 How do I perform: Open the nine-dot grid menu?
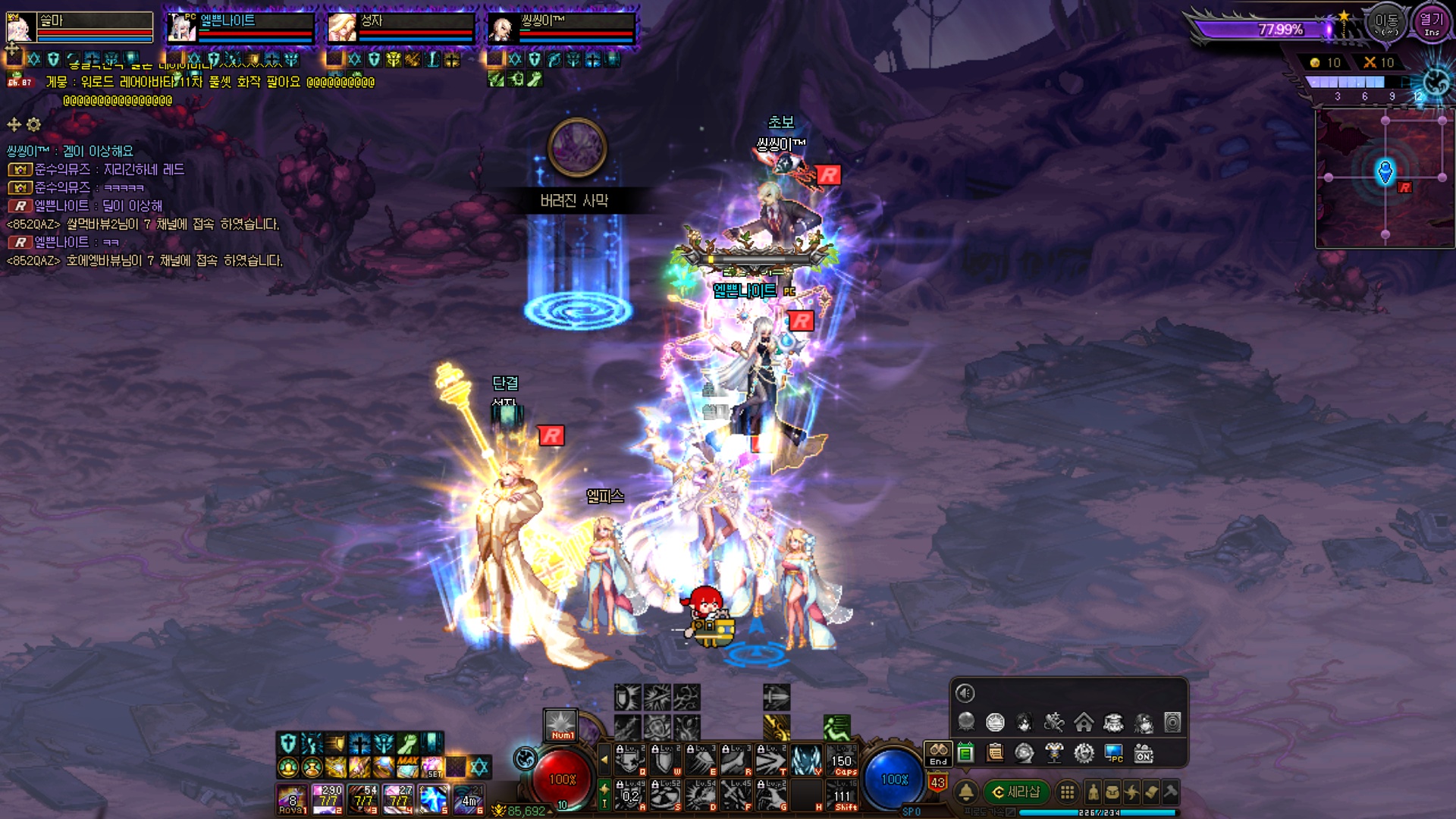[1067, 792]
